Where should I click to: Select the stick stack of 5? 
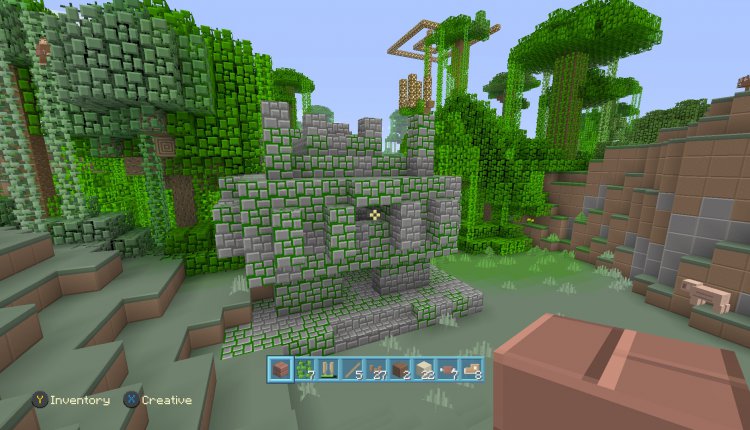352,370
